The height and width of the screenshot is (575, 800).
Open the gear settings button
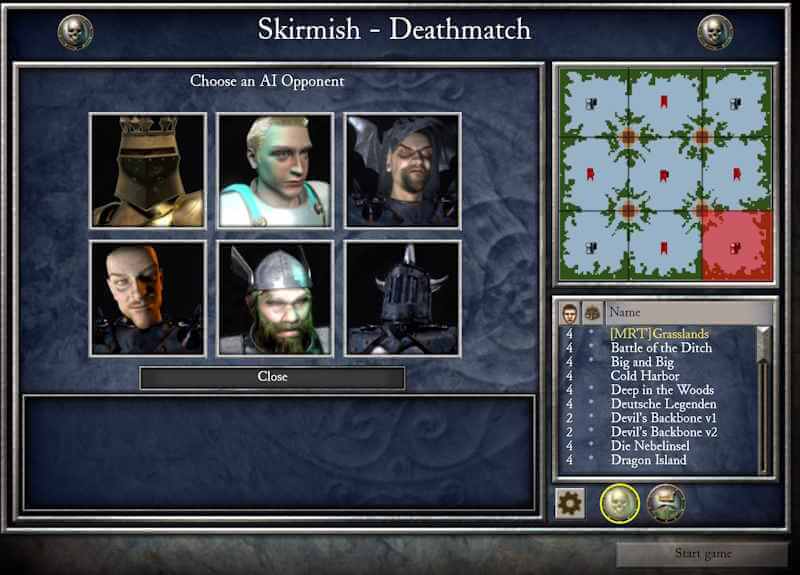[x=570, y=502]
